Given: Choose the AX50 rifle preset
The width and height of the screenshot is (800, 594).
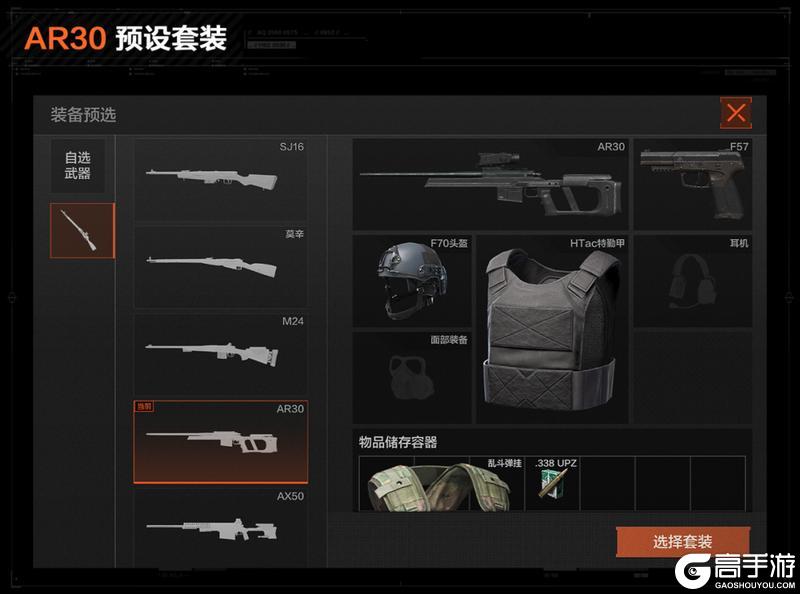Looking at the screenshot, I should (x=221, y=522).
